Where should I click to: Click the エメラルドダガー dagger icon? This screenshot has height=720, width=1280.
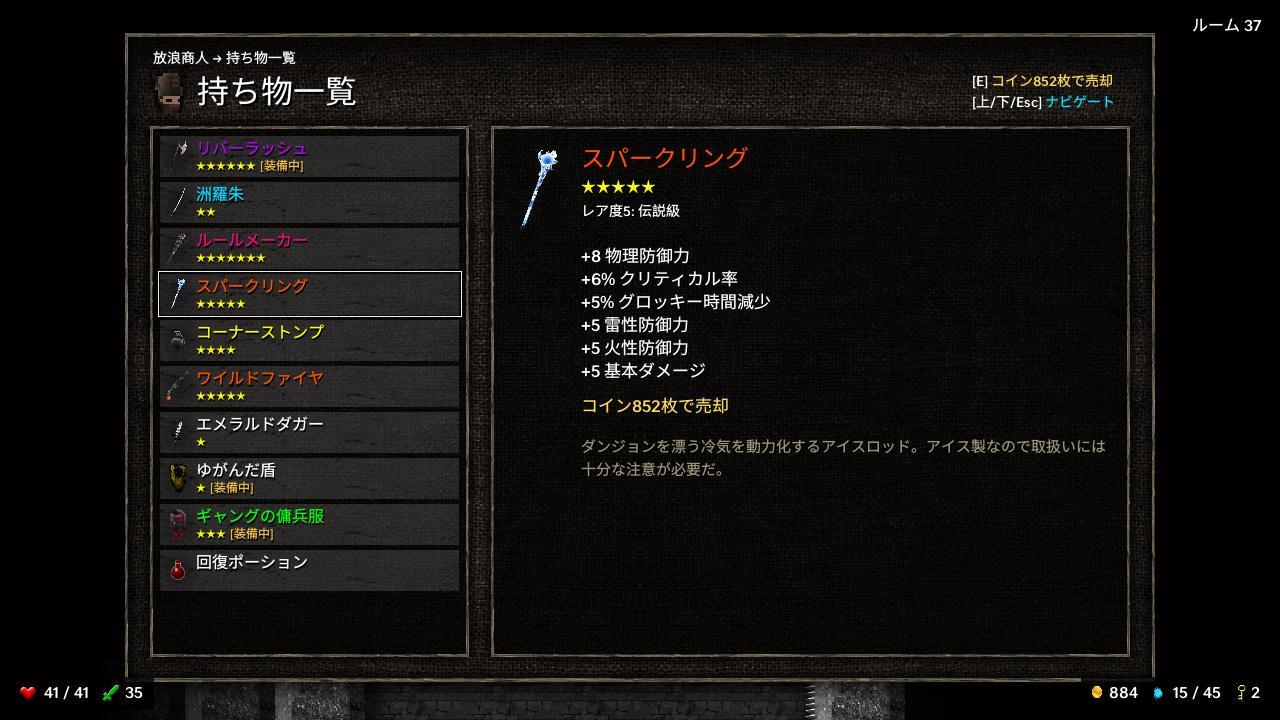(180, 431)
